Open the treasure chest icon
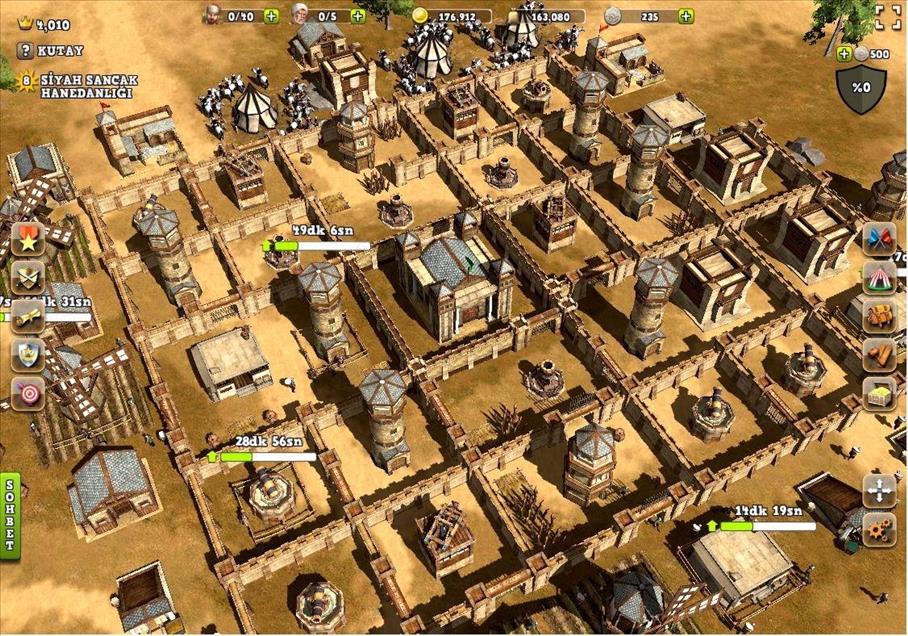 point(879,316)
